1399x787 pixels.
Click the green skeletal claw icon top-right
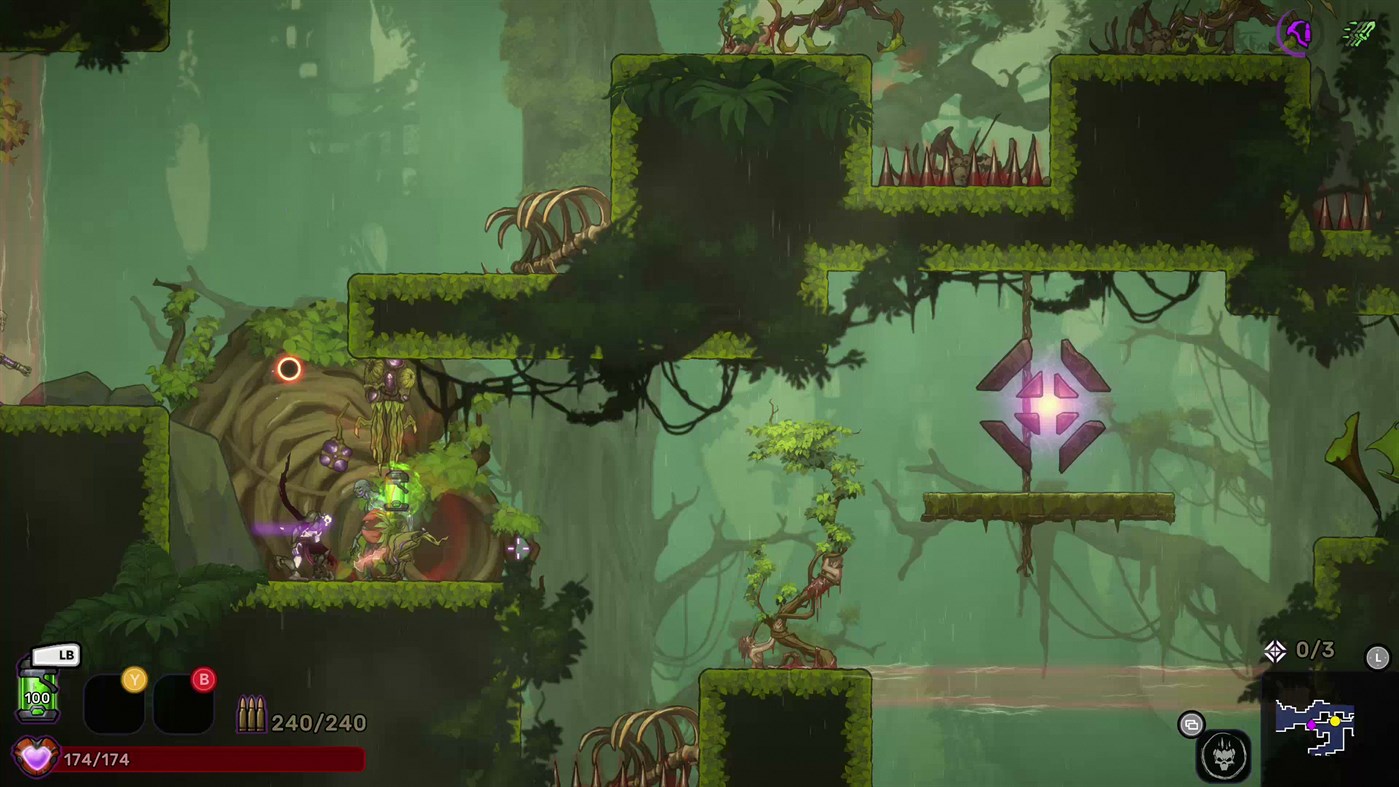[x=1357, y=34]
